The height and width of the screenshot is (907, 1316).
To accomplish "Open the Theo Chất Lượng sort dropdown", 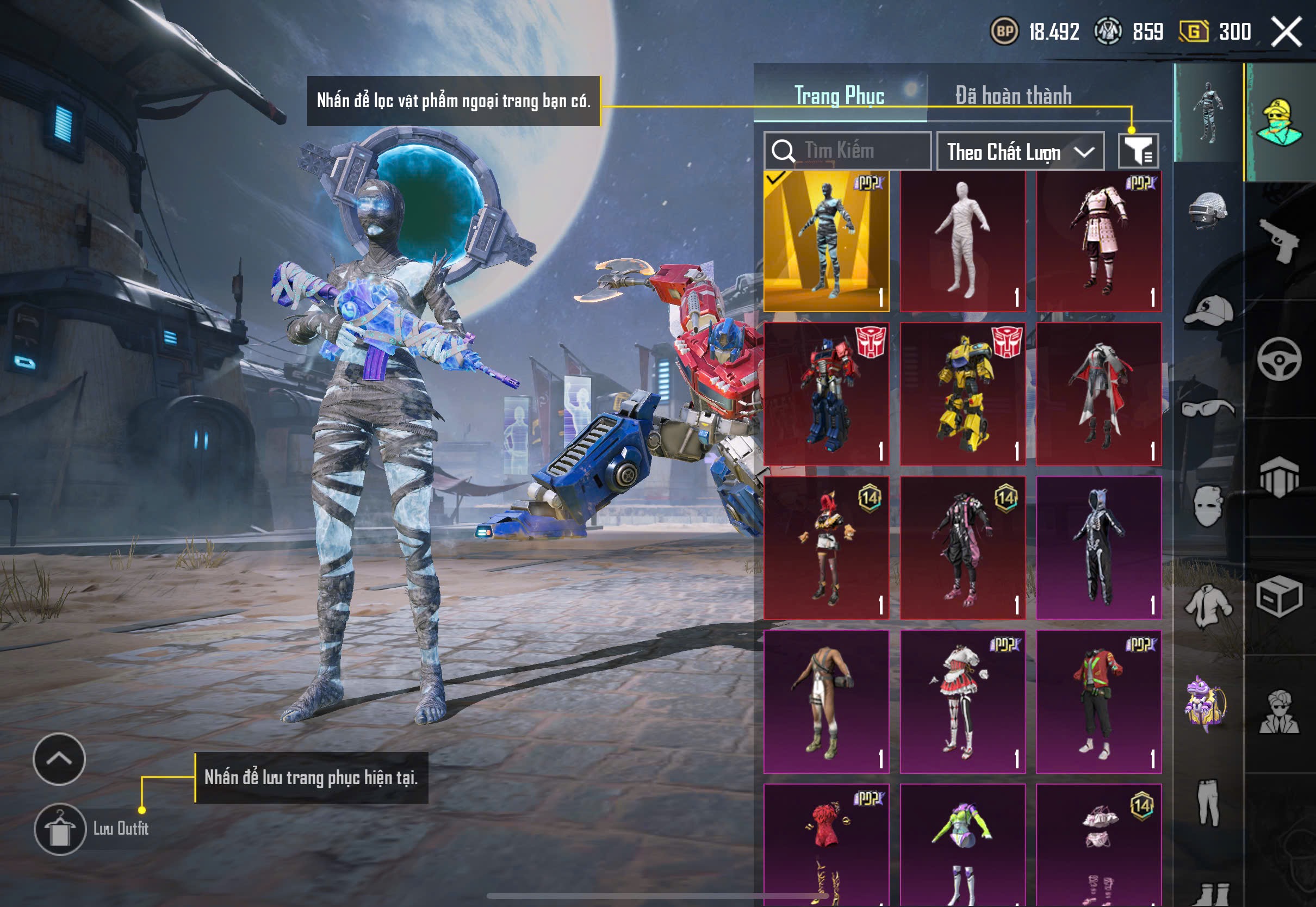I will click(1020, 151).
